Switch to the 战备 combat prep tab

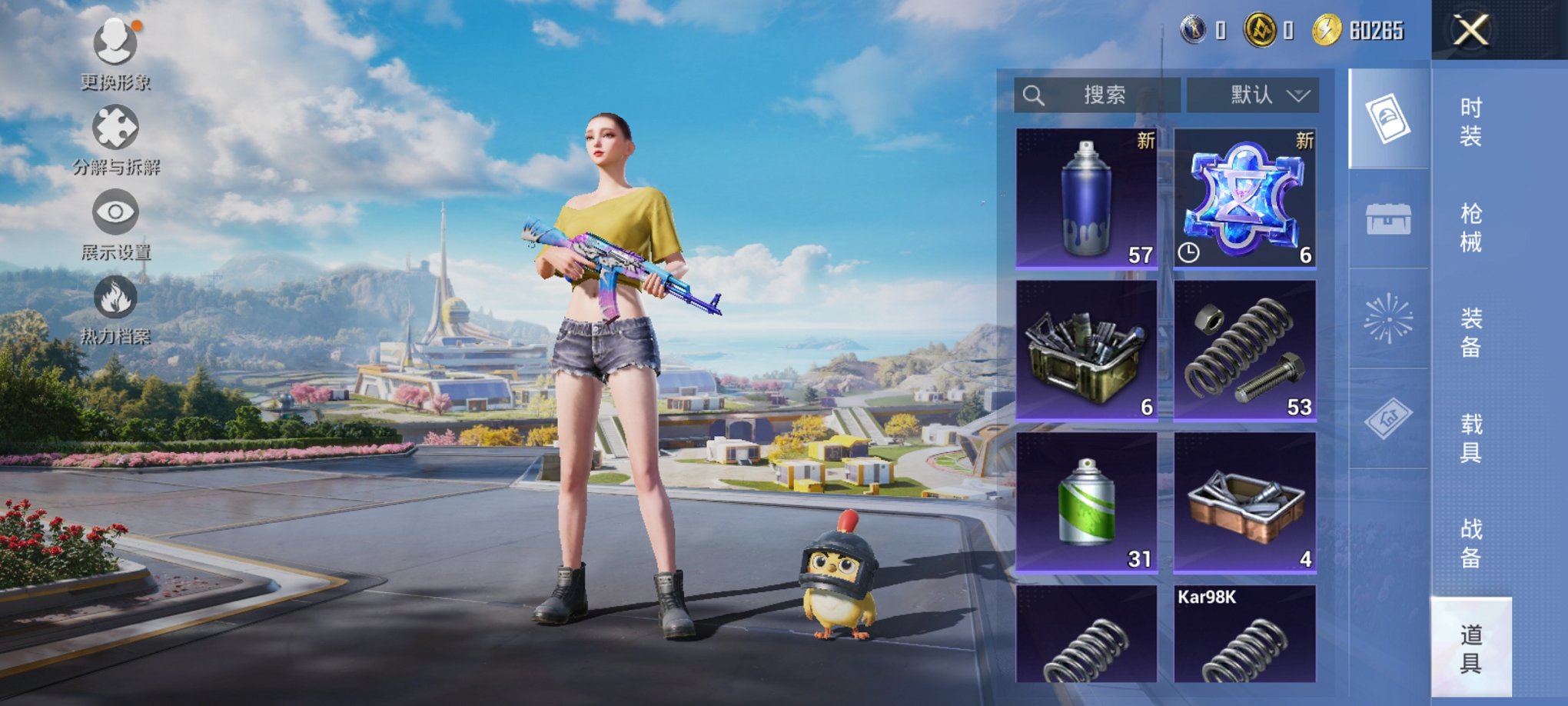[x=1470, y=543]
